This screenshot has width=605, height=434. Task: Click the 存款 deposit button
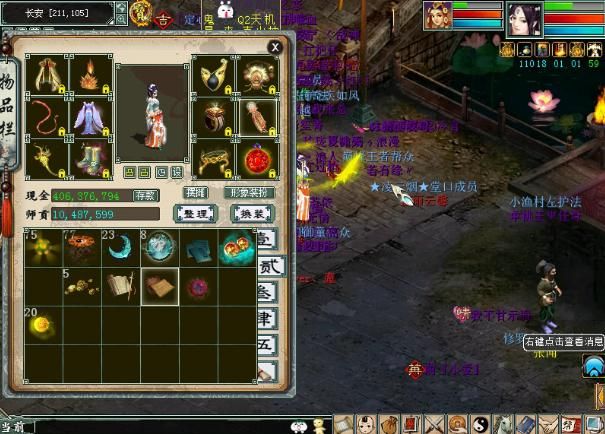tap(145, 195)
